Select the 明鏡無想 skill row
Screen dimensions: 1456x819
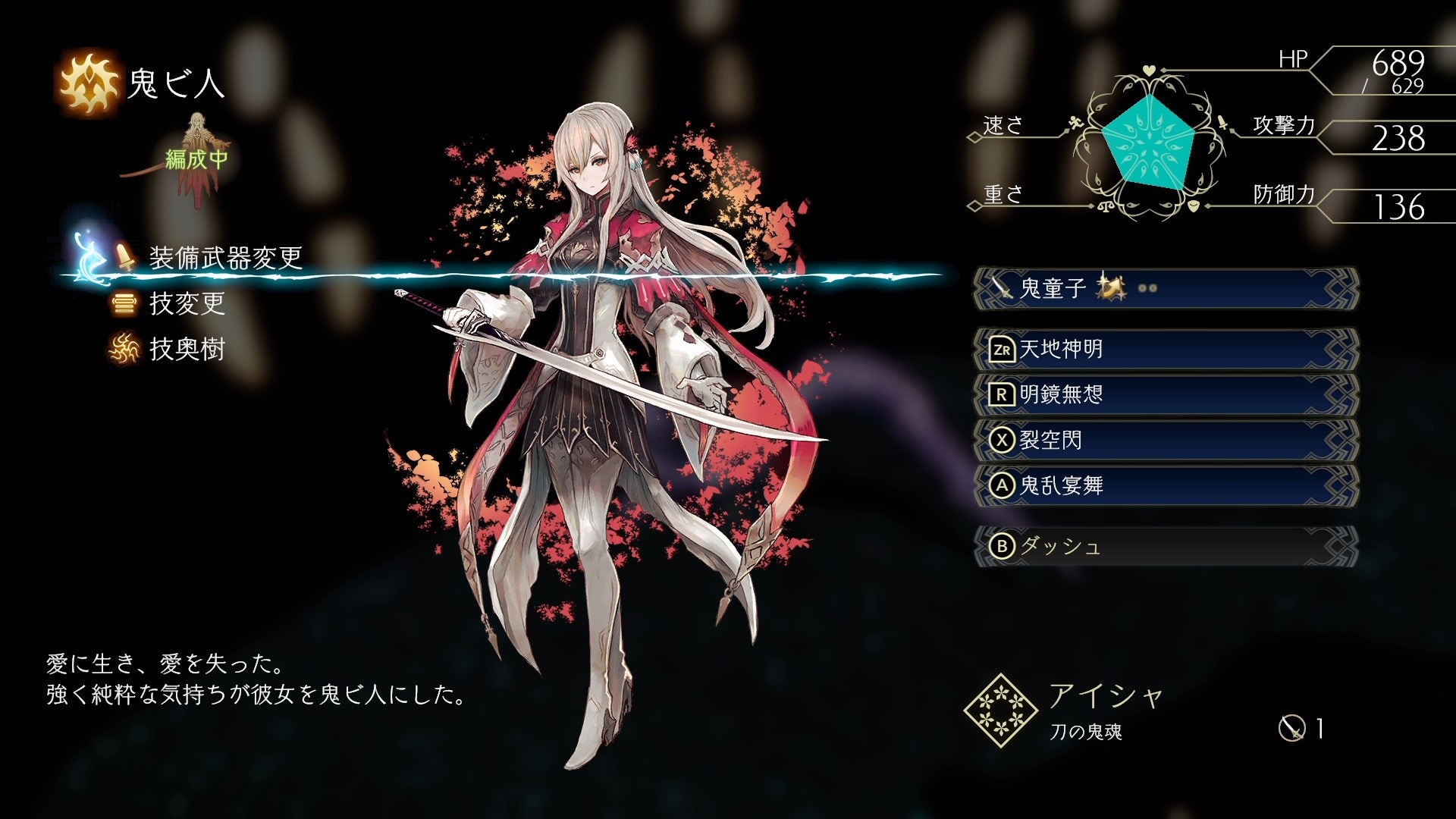point(1165,394)
